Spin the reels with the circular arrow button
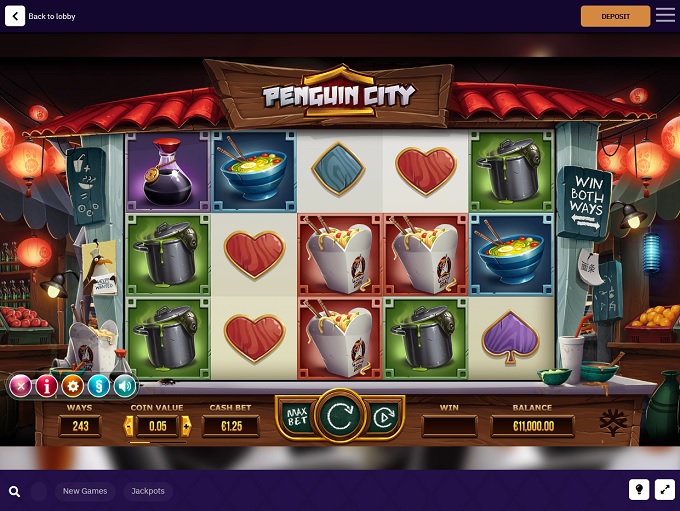 [x=340, y=416]
